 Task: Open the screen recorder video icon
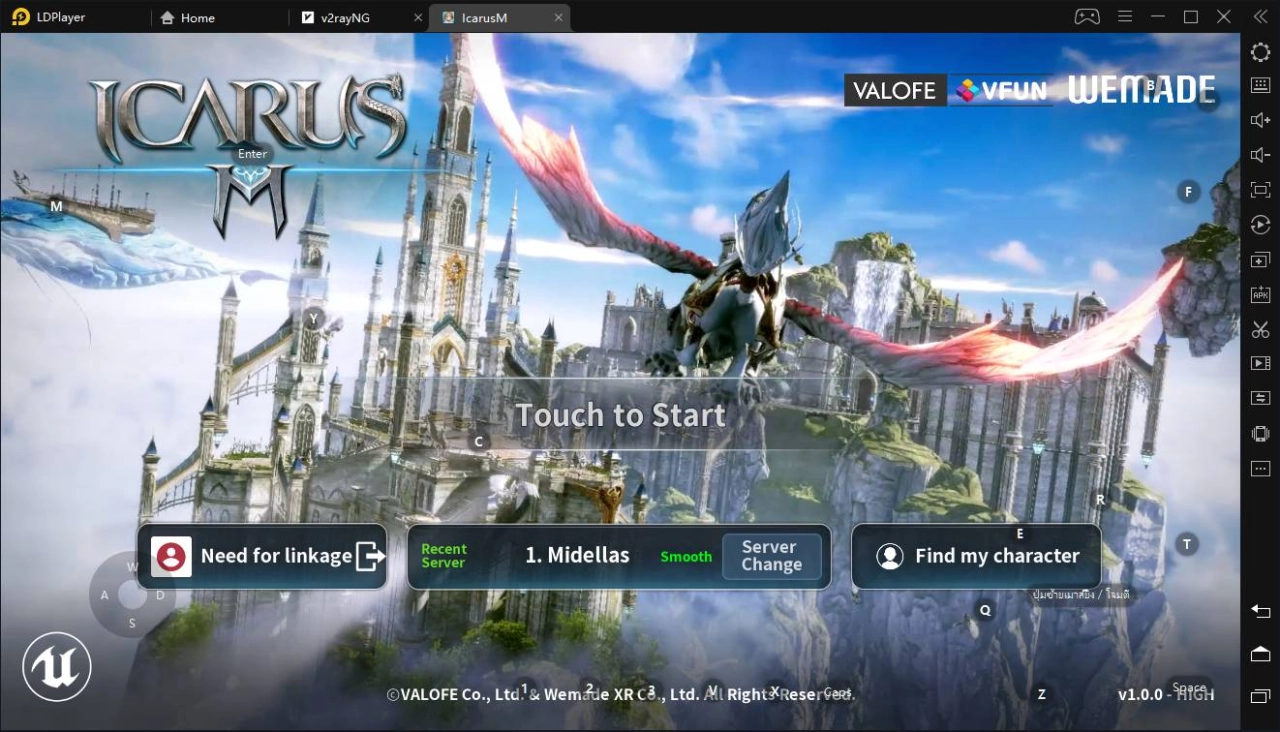1259,363
